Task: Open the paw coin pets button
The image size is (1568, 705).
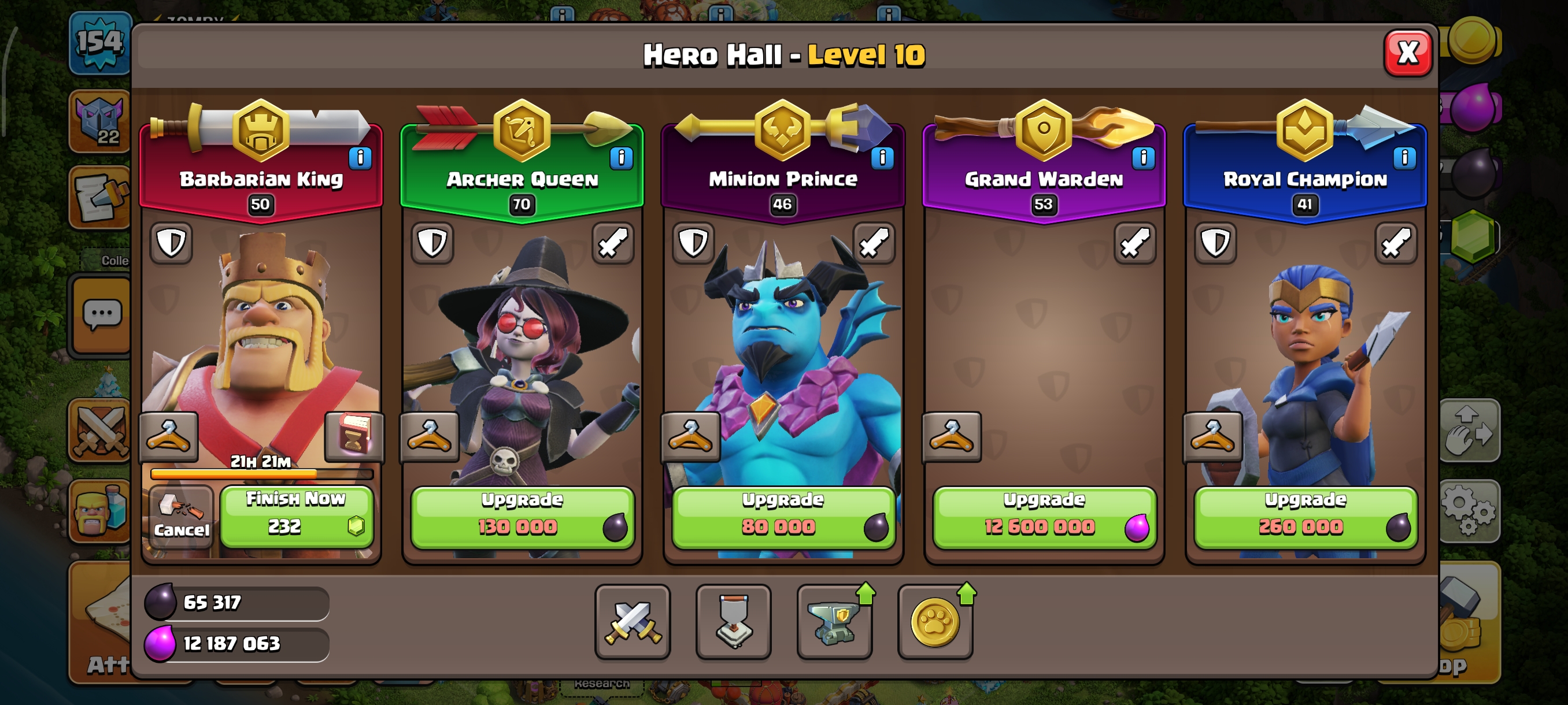Action: pyautogui.click(x=934, y=622)
